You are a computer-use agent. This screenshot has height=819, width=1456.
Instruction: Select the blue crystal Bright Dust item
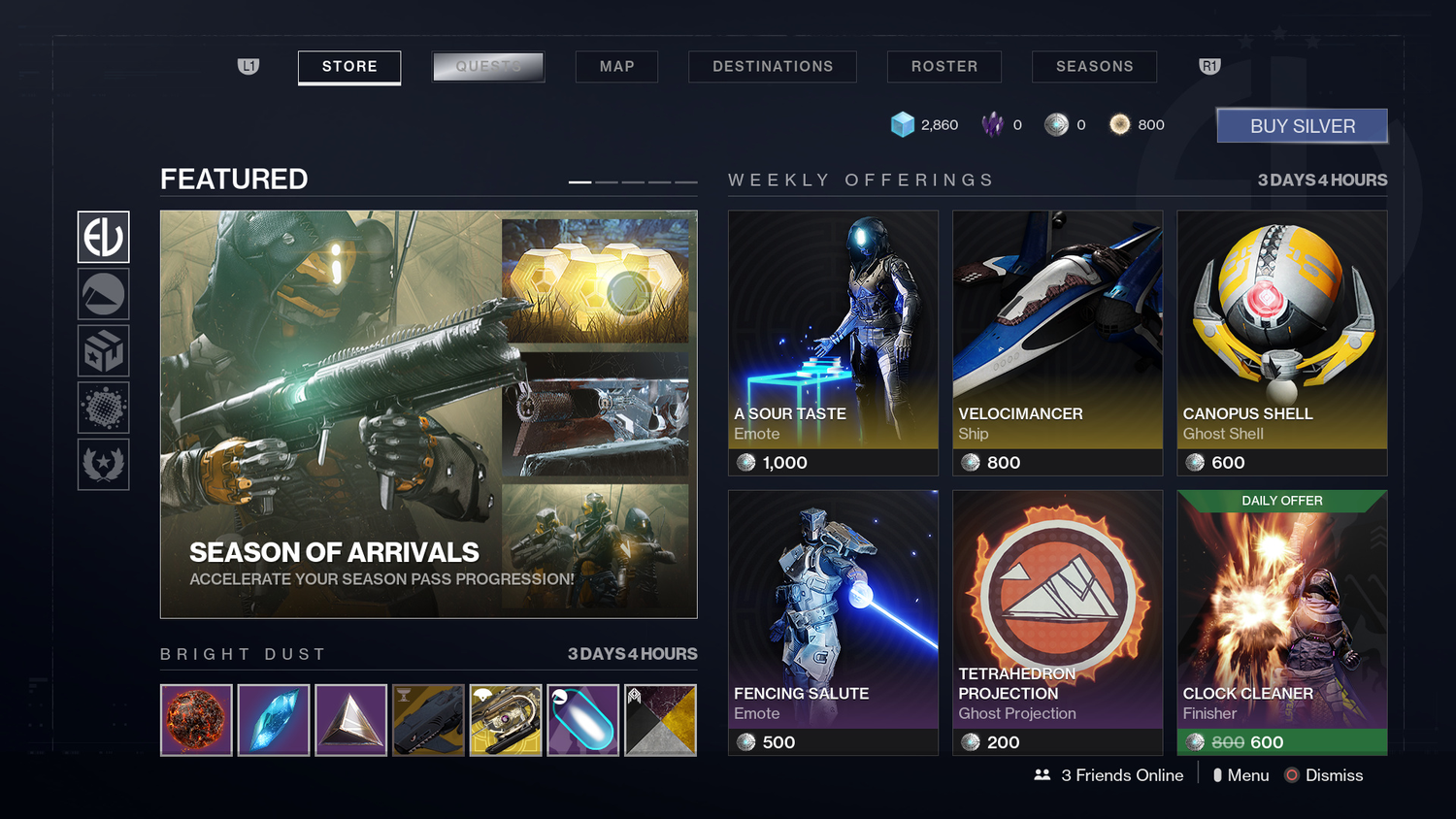point(274,720)
